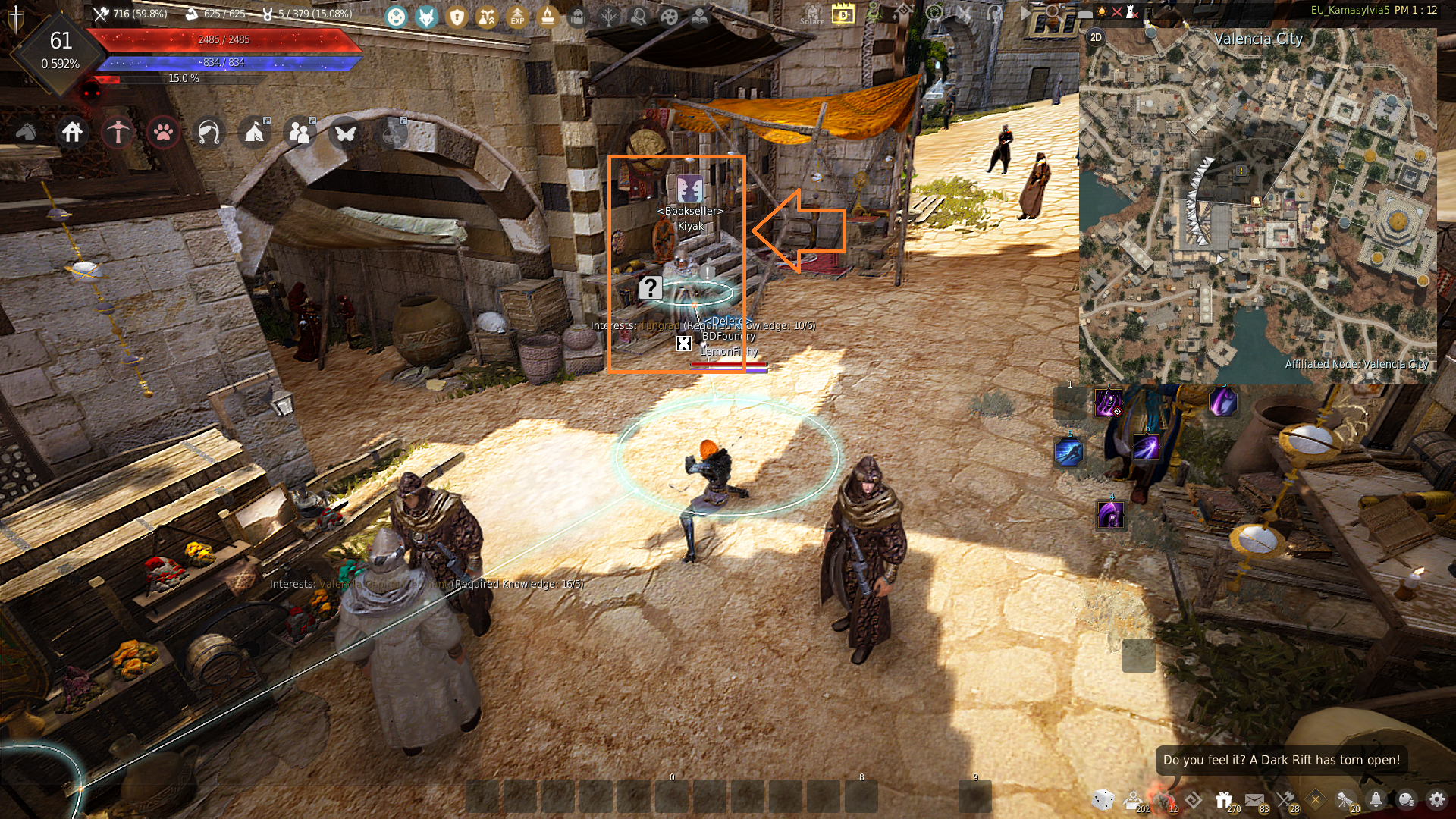Click the EXP buff icon

[517, 17]
